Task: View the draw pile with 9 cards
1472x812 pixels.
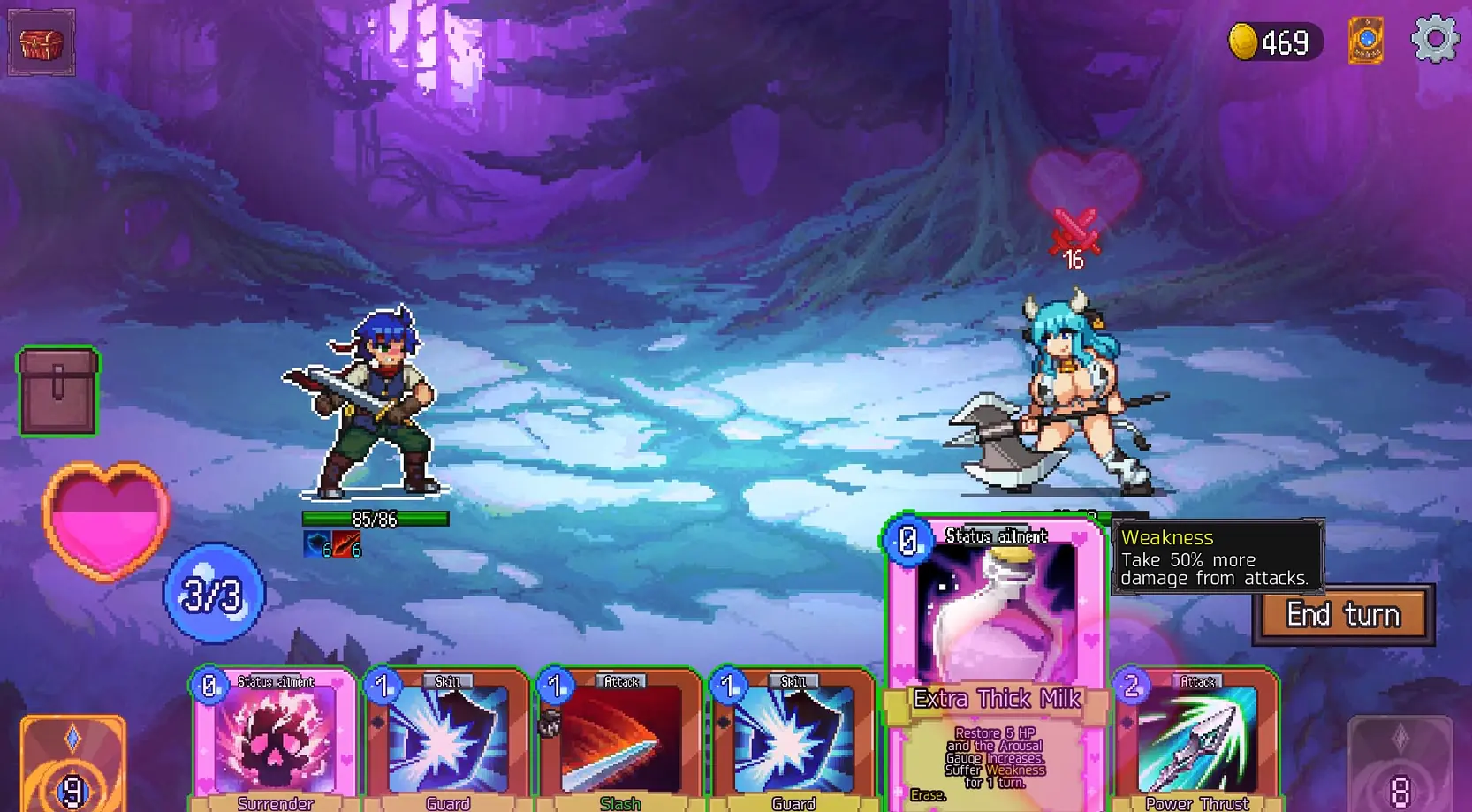Action: [72, 765]
